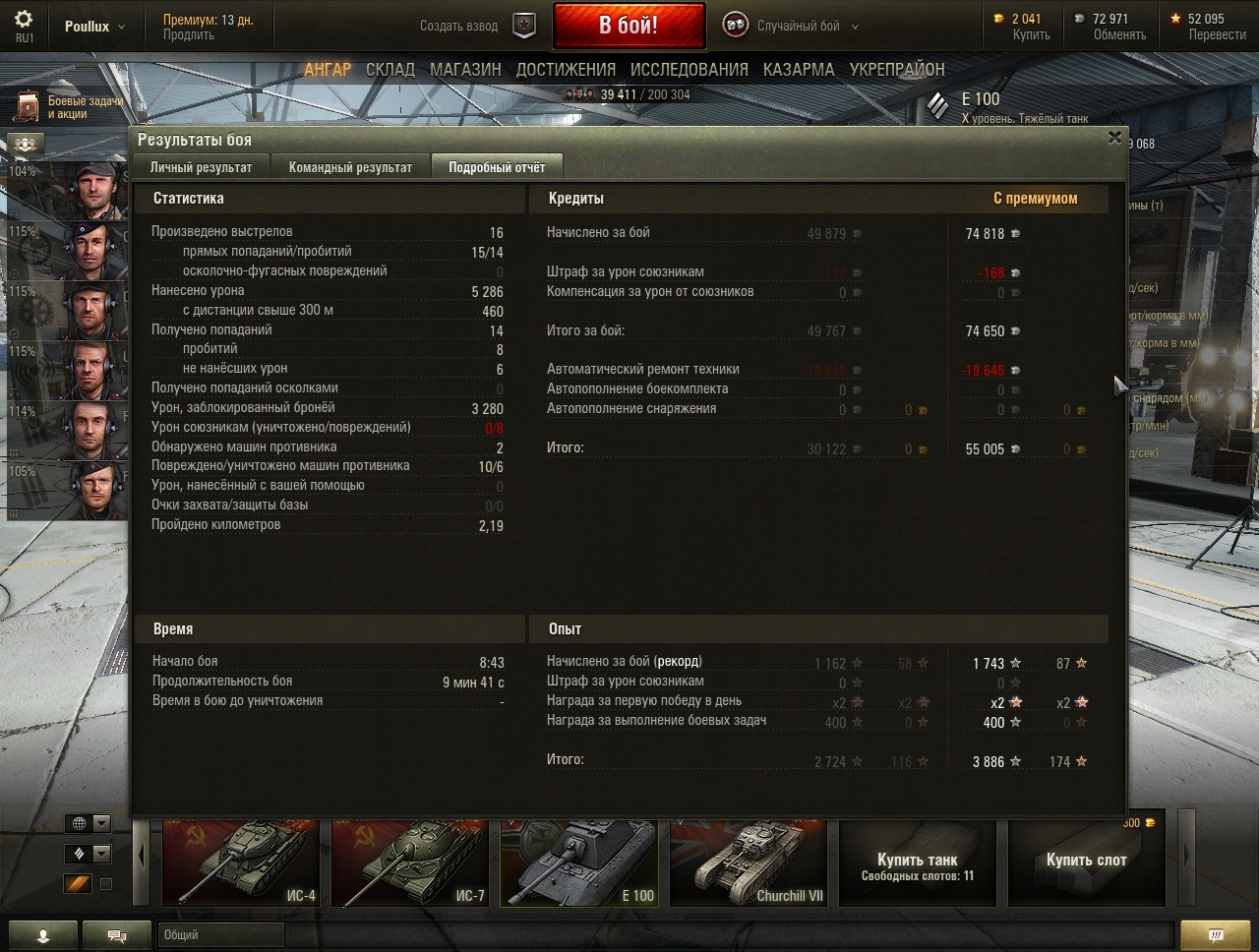Open the Командный результат tab
This screenshot has height=952, width=1259.
point(350,167)
